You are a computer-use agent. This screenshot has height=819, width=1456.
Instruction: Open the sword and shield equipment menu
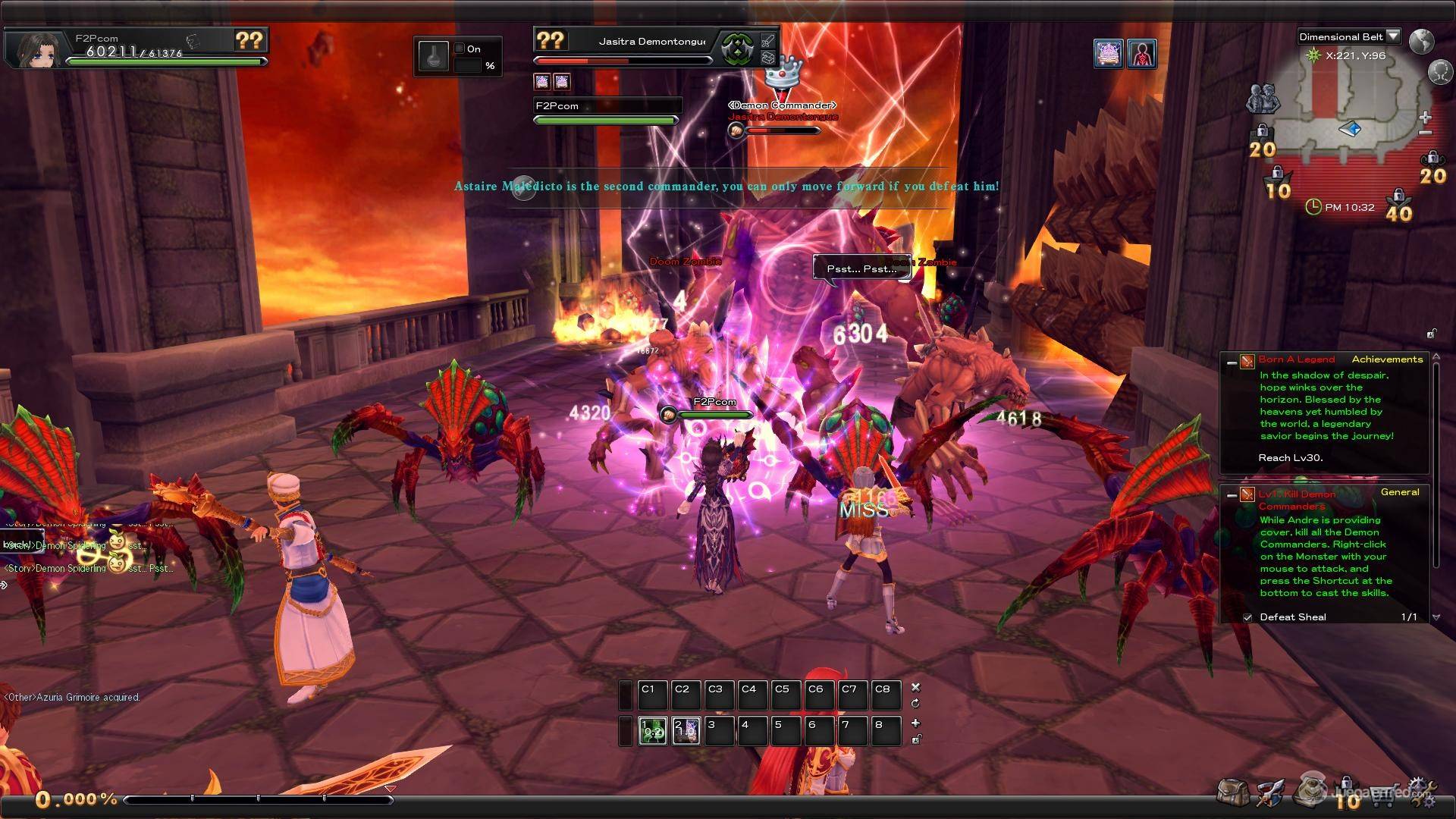coord(1269,793)
